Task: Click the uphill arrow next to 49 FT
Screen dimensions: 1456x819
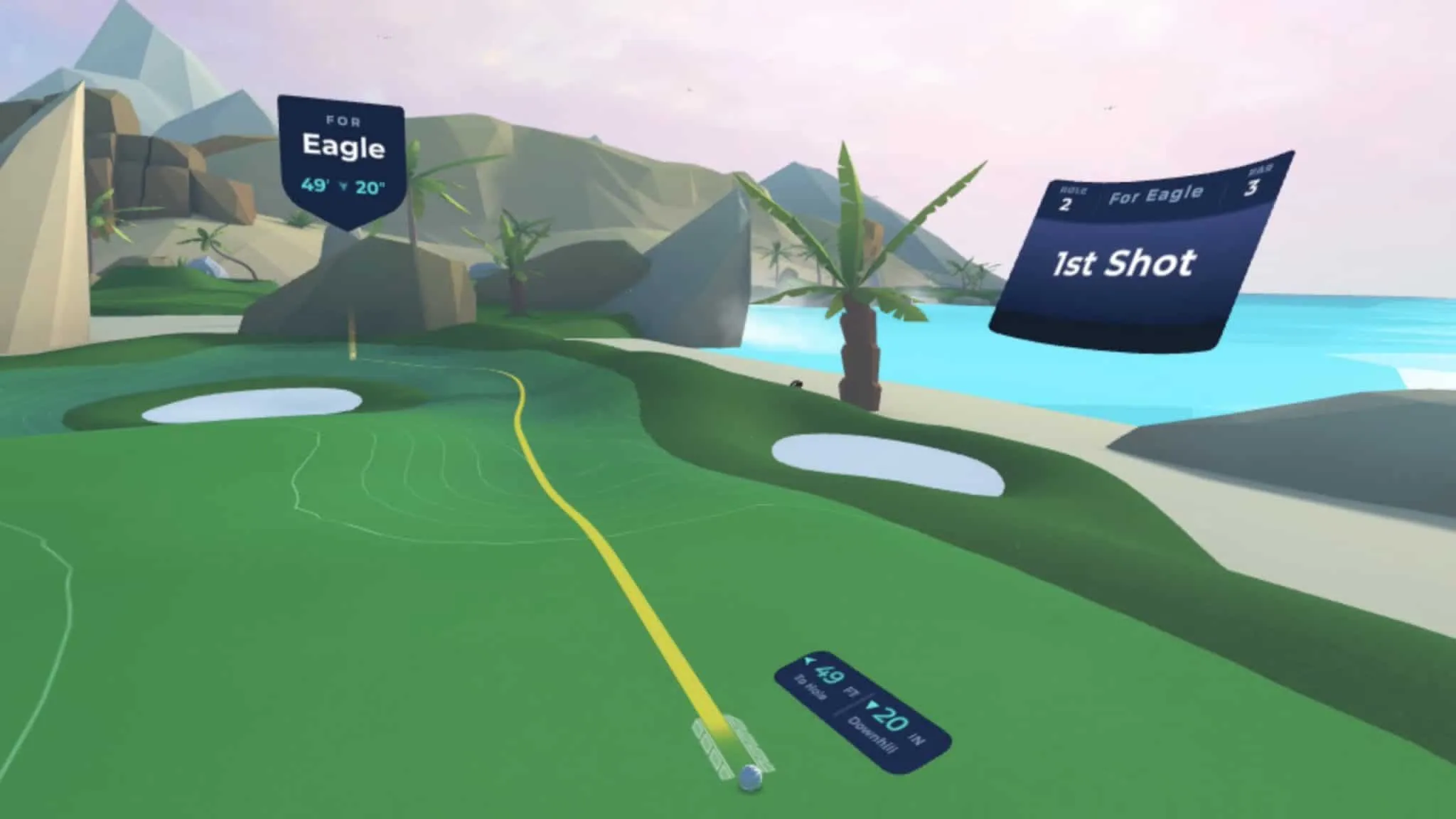Action: click(x=809, y=661)
